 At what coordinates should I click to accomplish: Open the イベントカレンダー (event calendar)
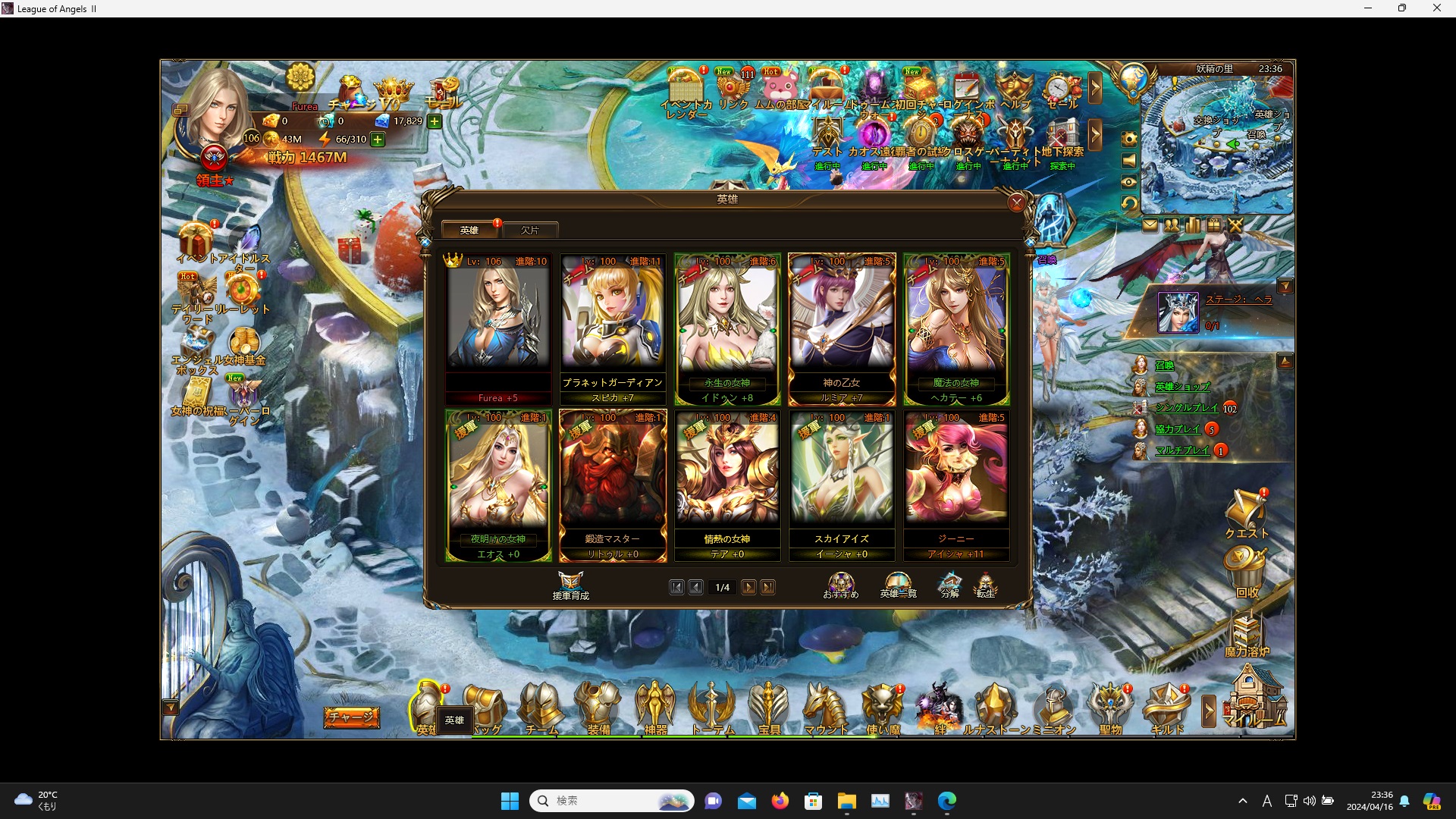[x=684, y=87]
